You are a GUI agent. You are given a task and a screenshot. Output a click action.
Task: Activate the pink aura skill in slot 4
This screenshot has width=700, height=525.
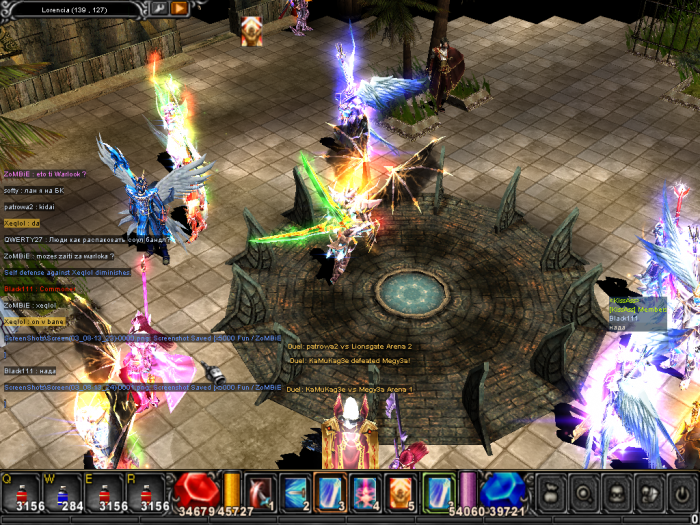[365, 492]
